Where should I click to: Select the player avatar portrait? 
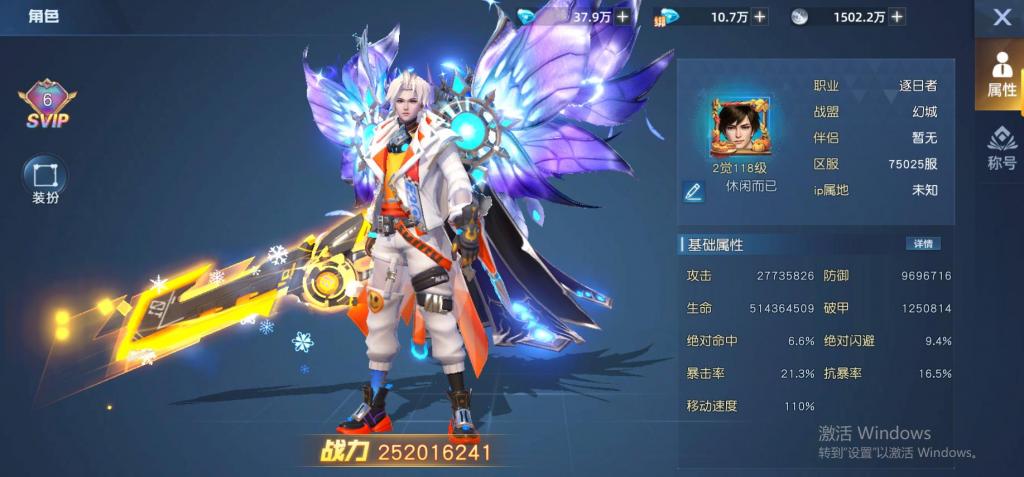(736, 127)
